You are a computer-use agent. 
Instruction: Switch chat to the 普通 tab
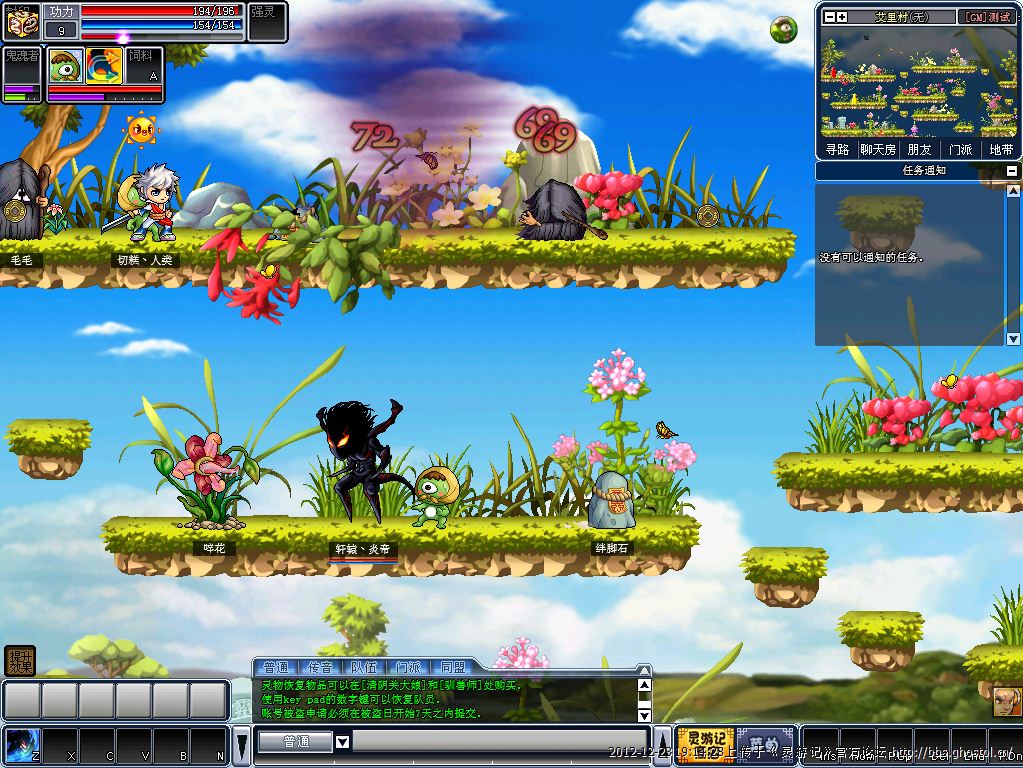[x=276, y=667]
